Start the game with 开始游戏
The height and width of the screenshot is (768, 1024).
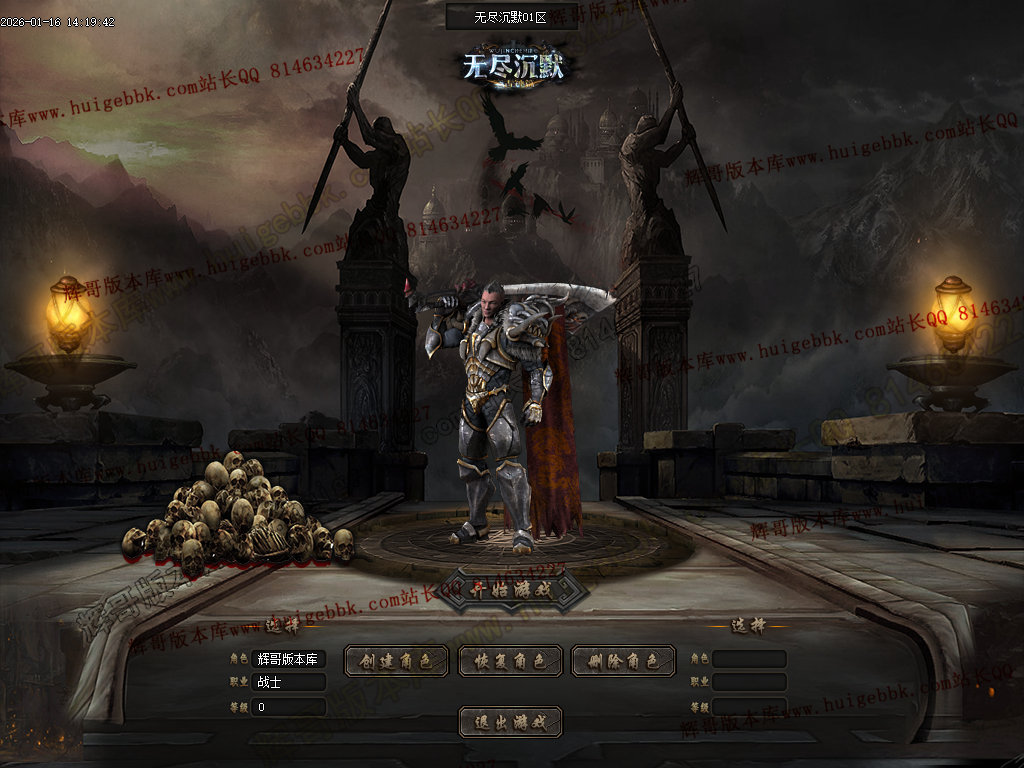[x=510, y=589]
